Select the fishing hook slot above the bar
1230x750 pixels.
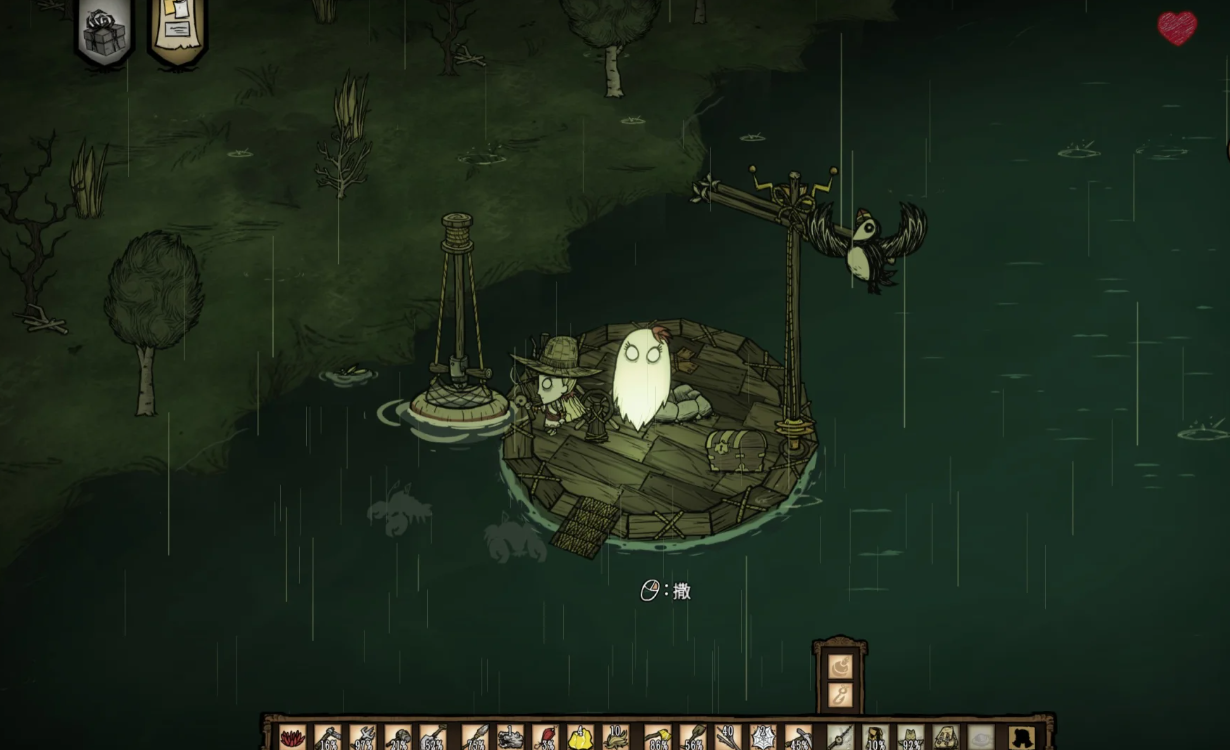click(840, 695)
